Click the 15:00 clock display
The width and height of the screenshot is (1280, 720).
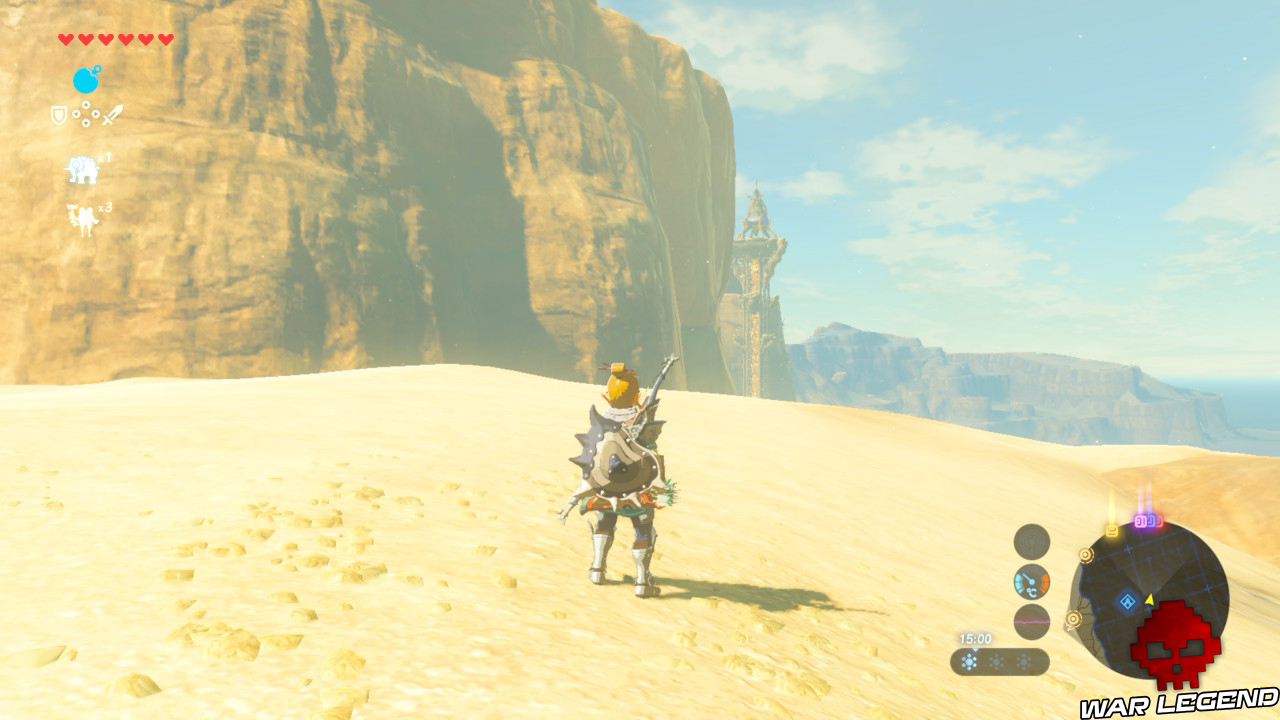pos(976,637)
